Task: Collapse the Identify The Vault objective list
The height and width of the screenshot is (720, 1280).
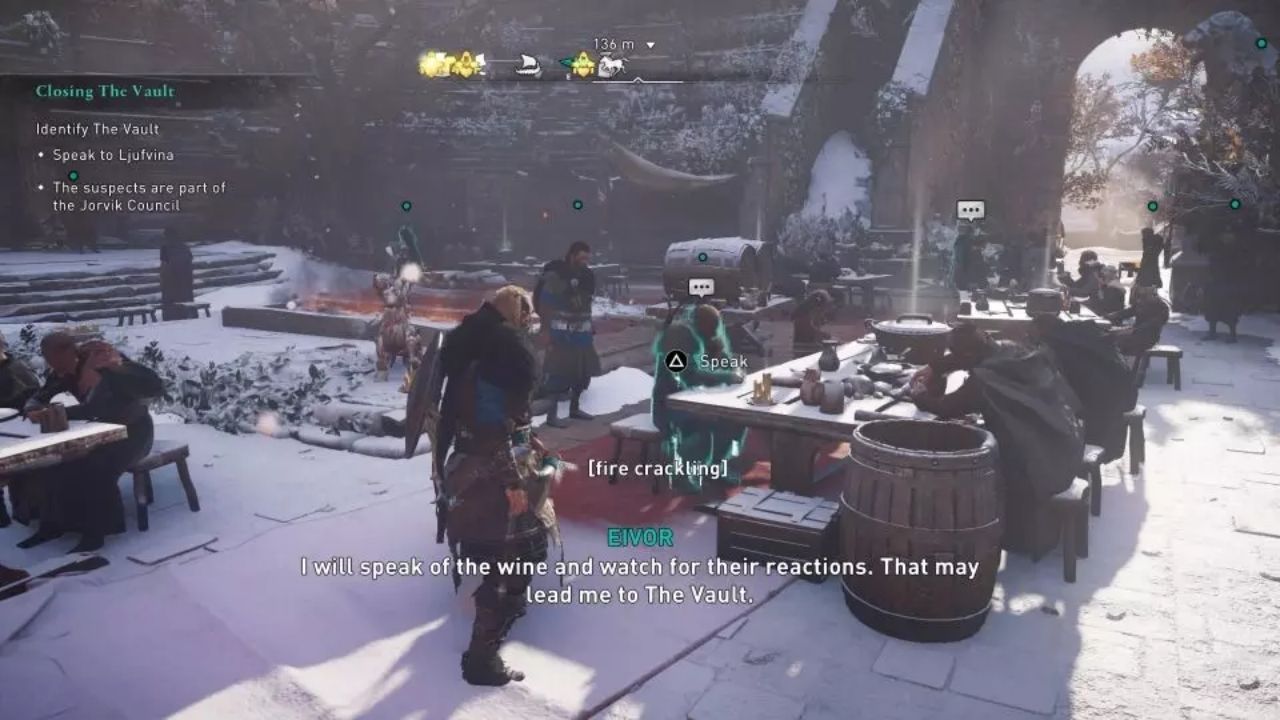Action: [98, 129]
